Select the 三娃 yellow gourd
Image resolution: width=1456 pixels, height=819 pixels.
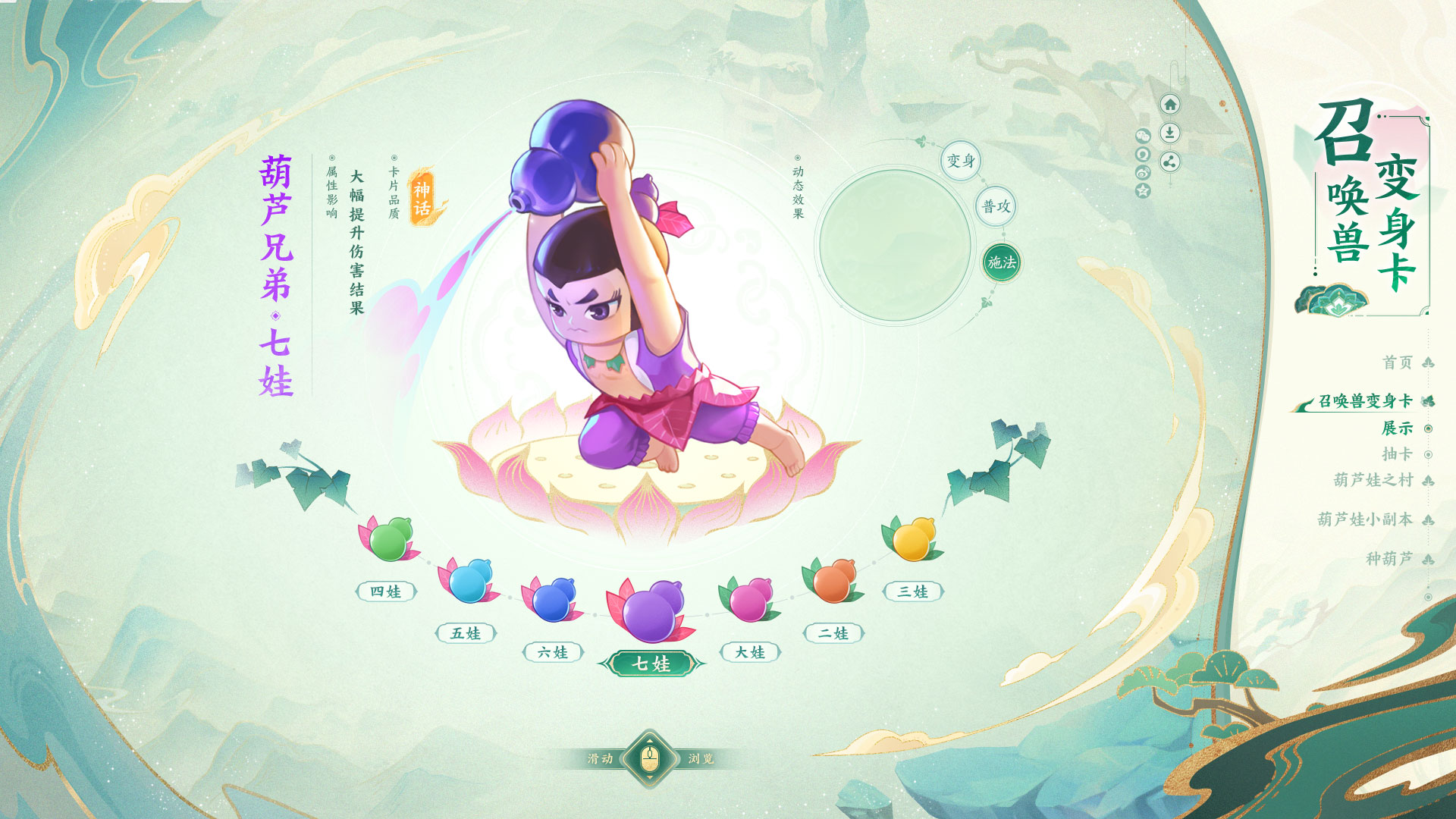click(912, 539)
